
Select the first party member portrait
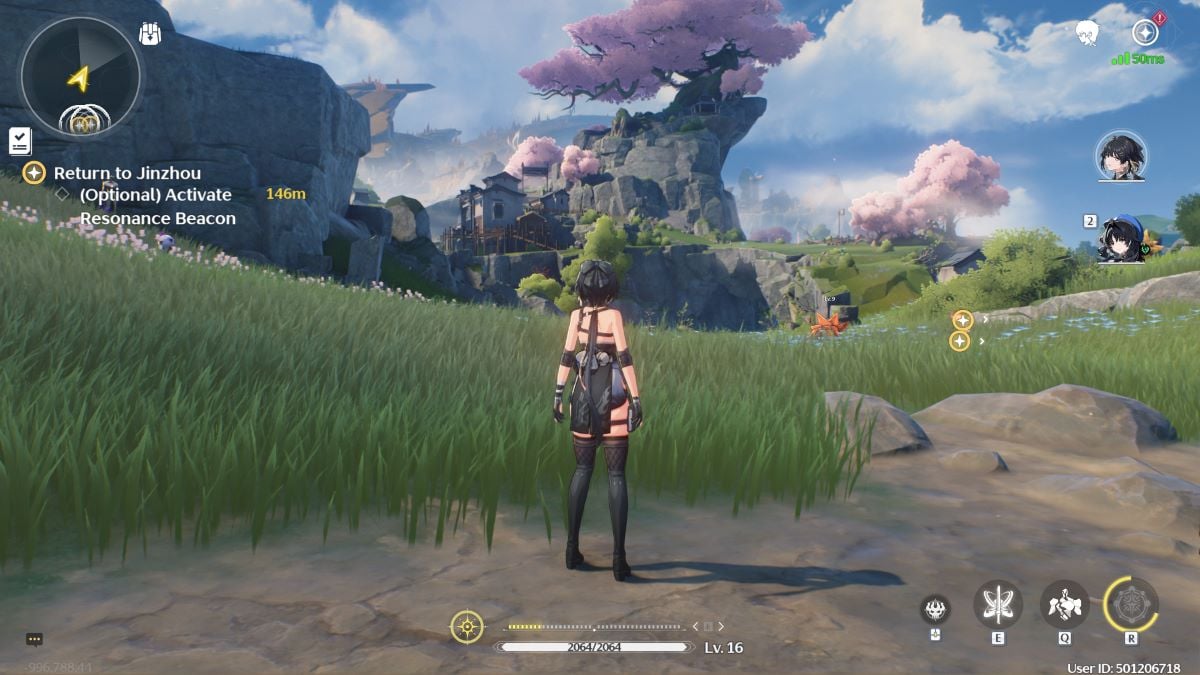pos(1121,156)
